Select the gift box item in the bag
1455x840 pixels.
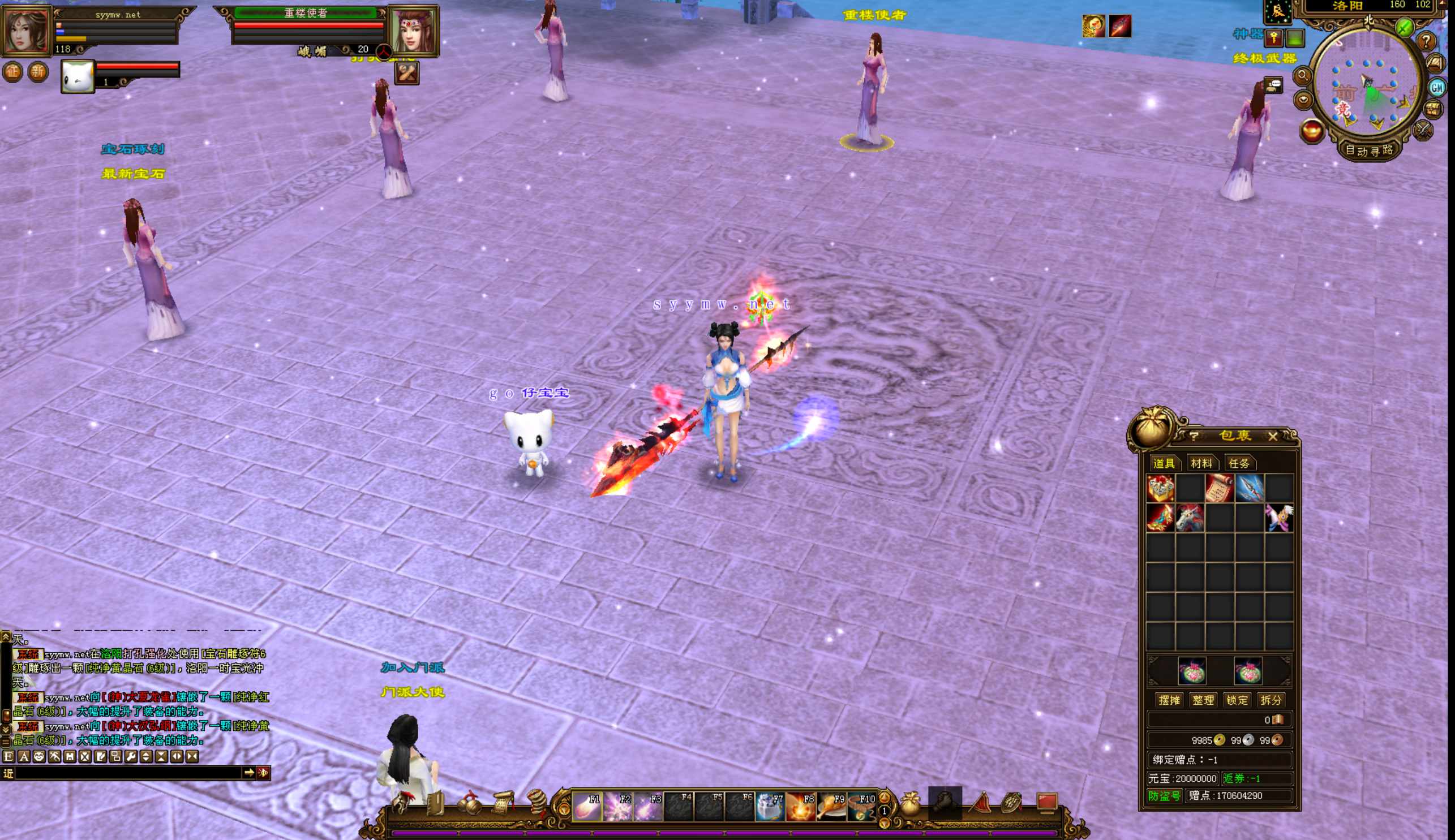tap(1160, 488)
